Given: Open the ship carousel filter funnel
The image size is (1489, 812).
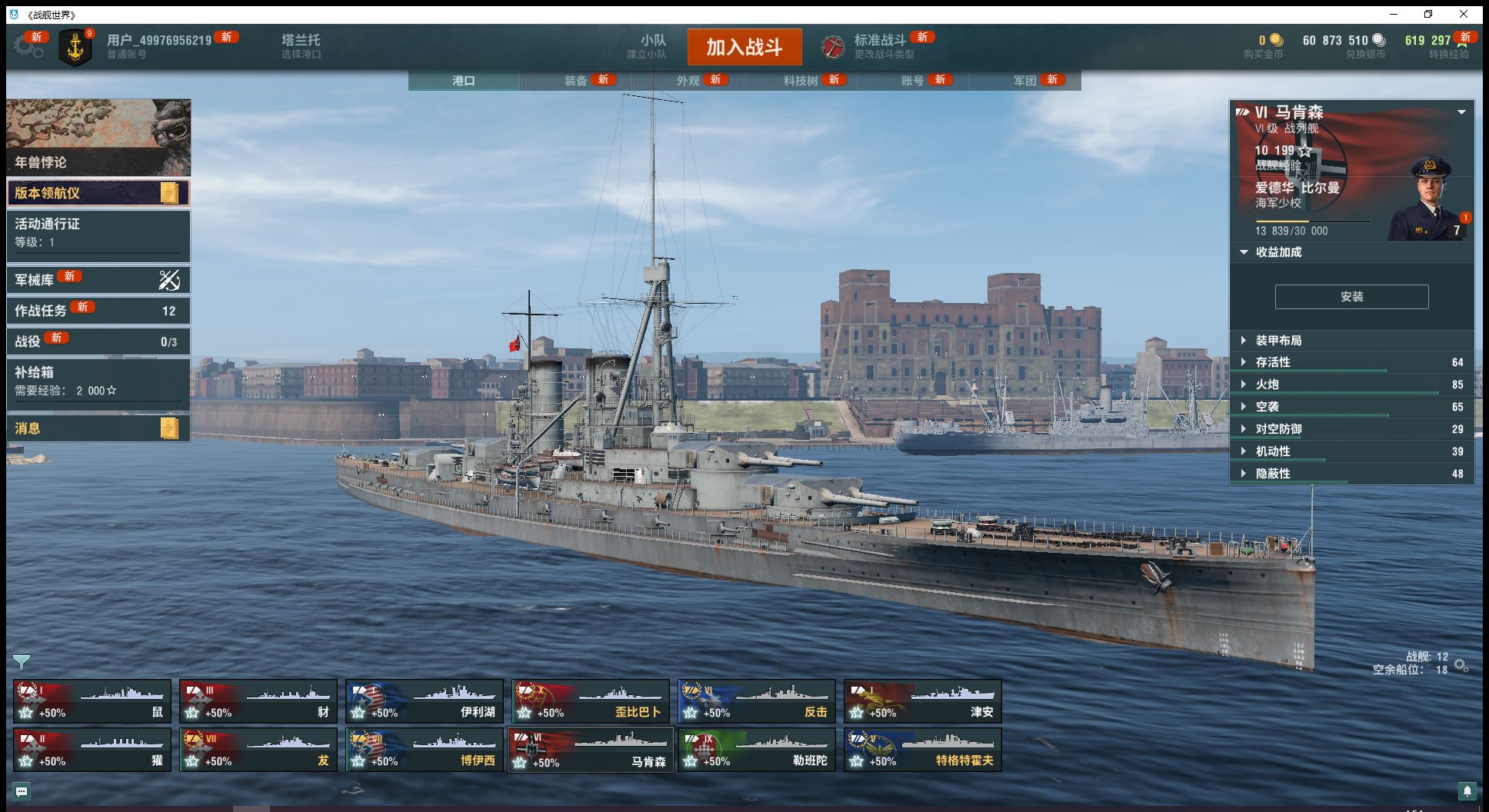Looking at the screenshot, I should coord(22,661).
